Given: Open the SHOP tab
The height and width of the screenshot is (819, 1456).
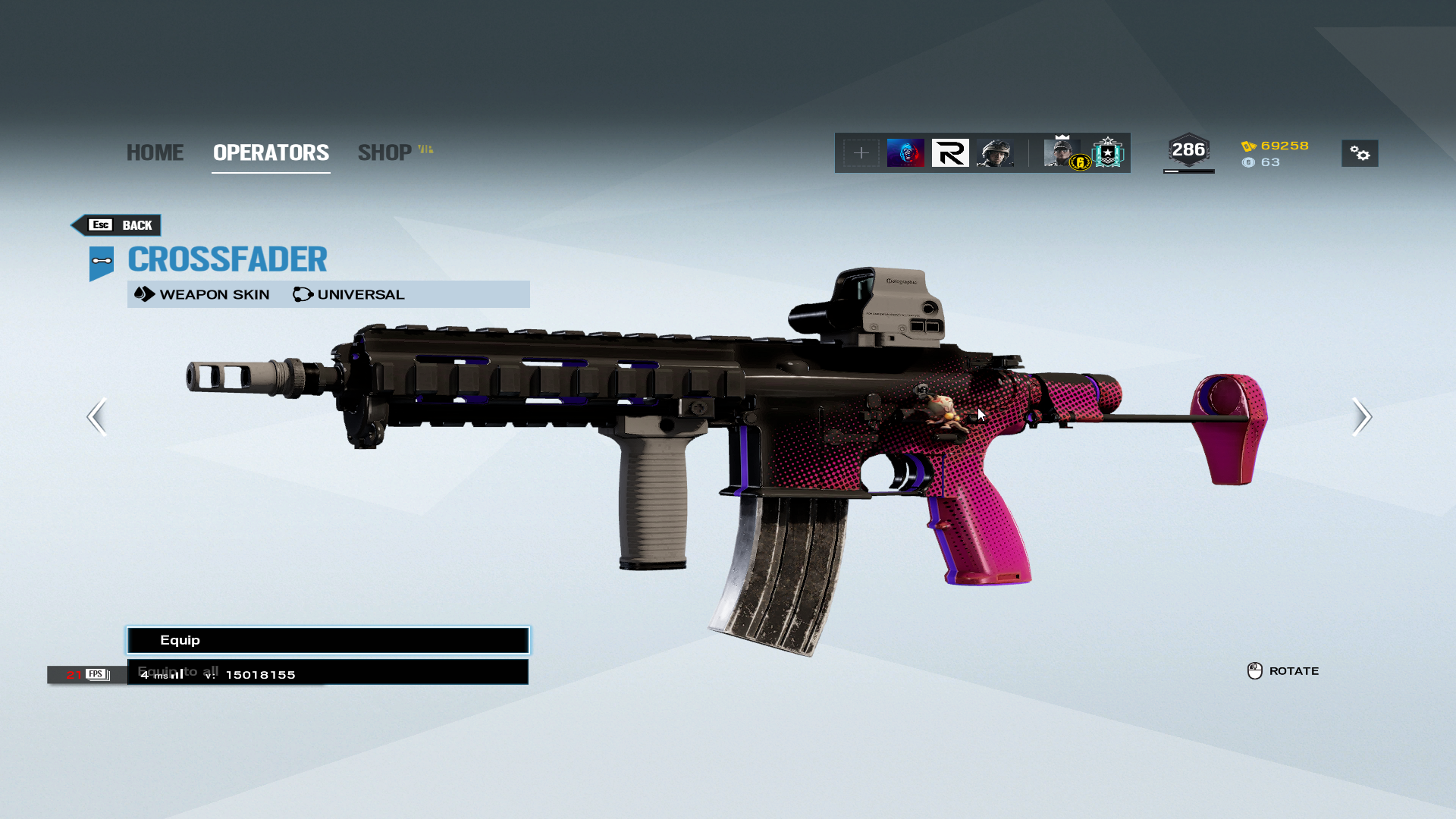Looking at the screenshot, I should [x=385, y=152].
